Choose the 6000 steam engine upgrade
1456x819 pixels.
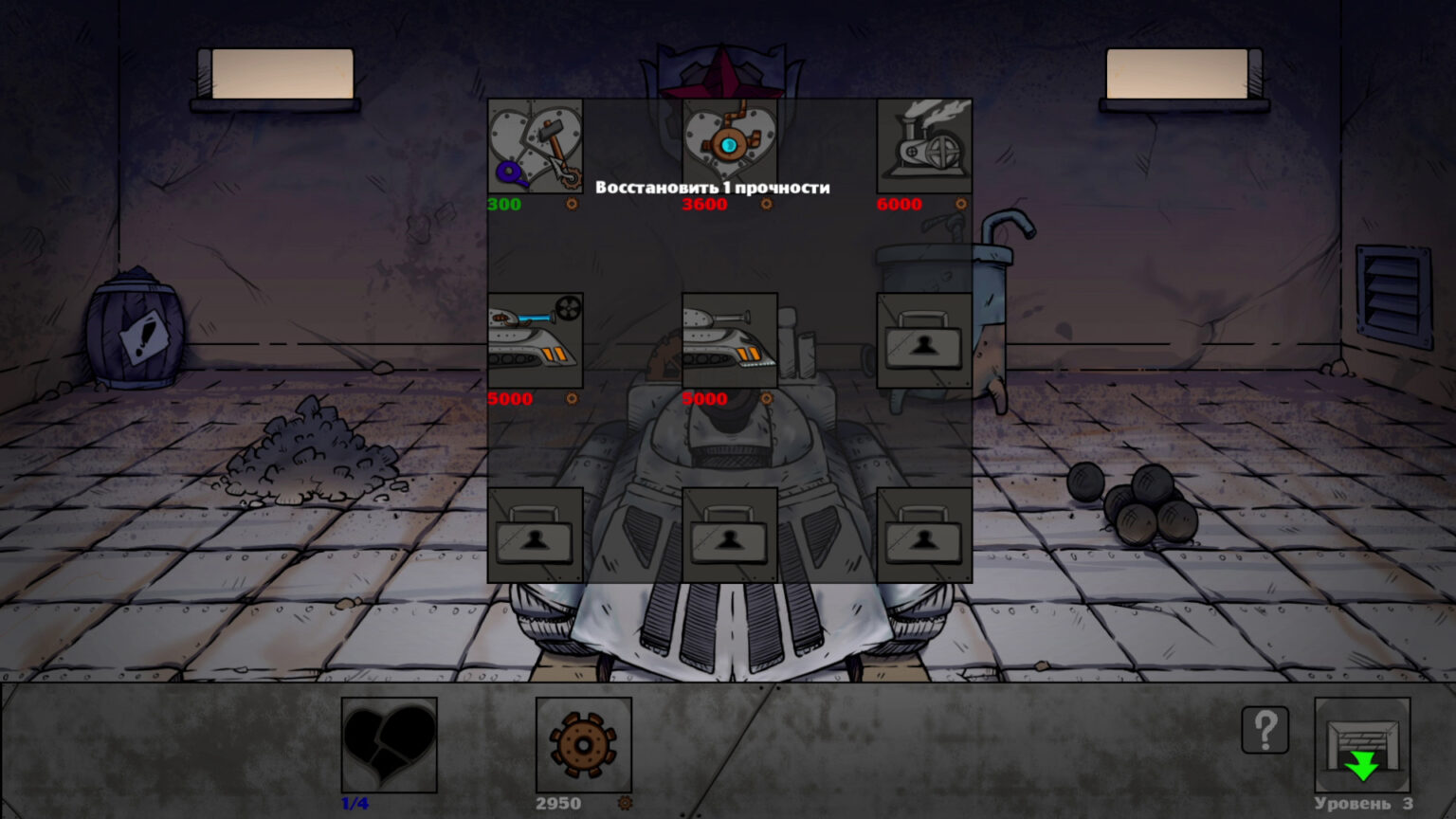click(x=924, y=147)
